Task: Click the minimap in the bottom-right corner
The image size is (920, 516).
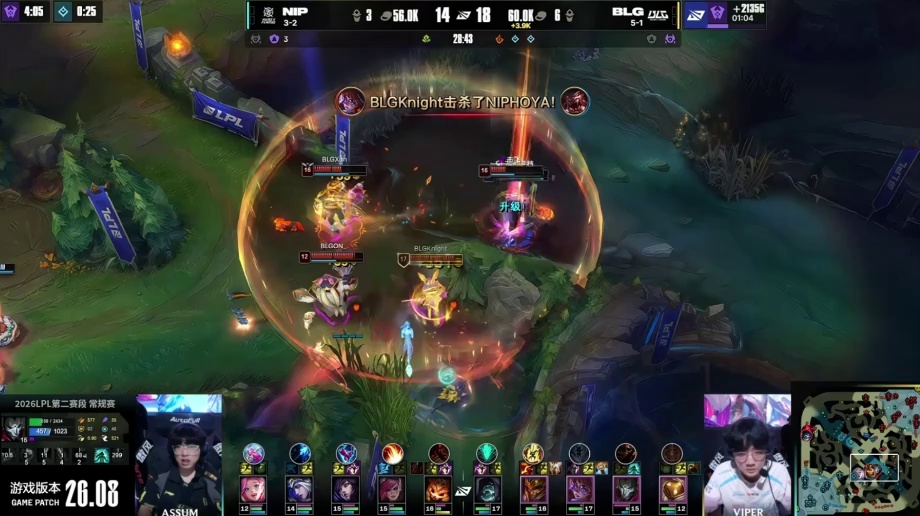Action: 856,450
